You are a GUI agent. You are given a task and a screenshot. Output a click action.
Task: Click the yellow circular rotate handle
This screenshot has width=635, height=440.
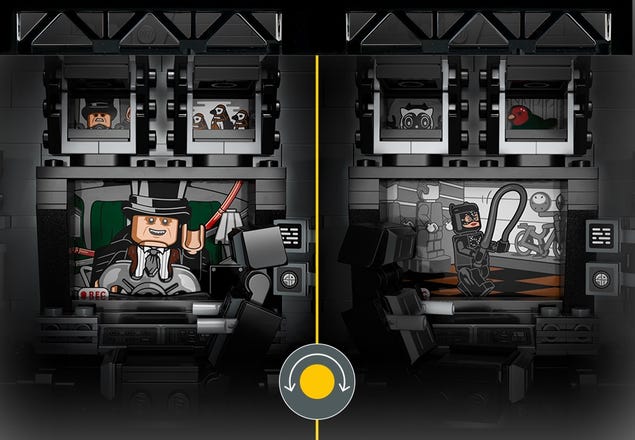[x=317, y=382]
